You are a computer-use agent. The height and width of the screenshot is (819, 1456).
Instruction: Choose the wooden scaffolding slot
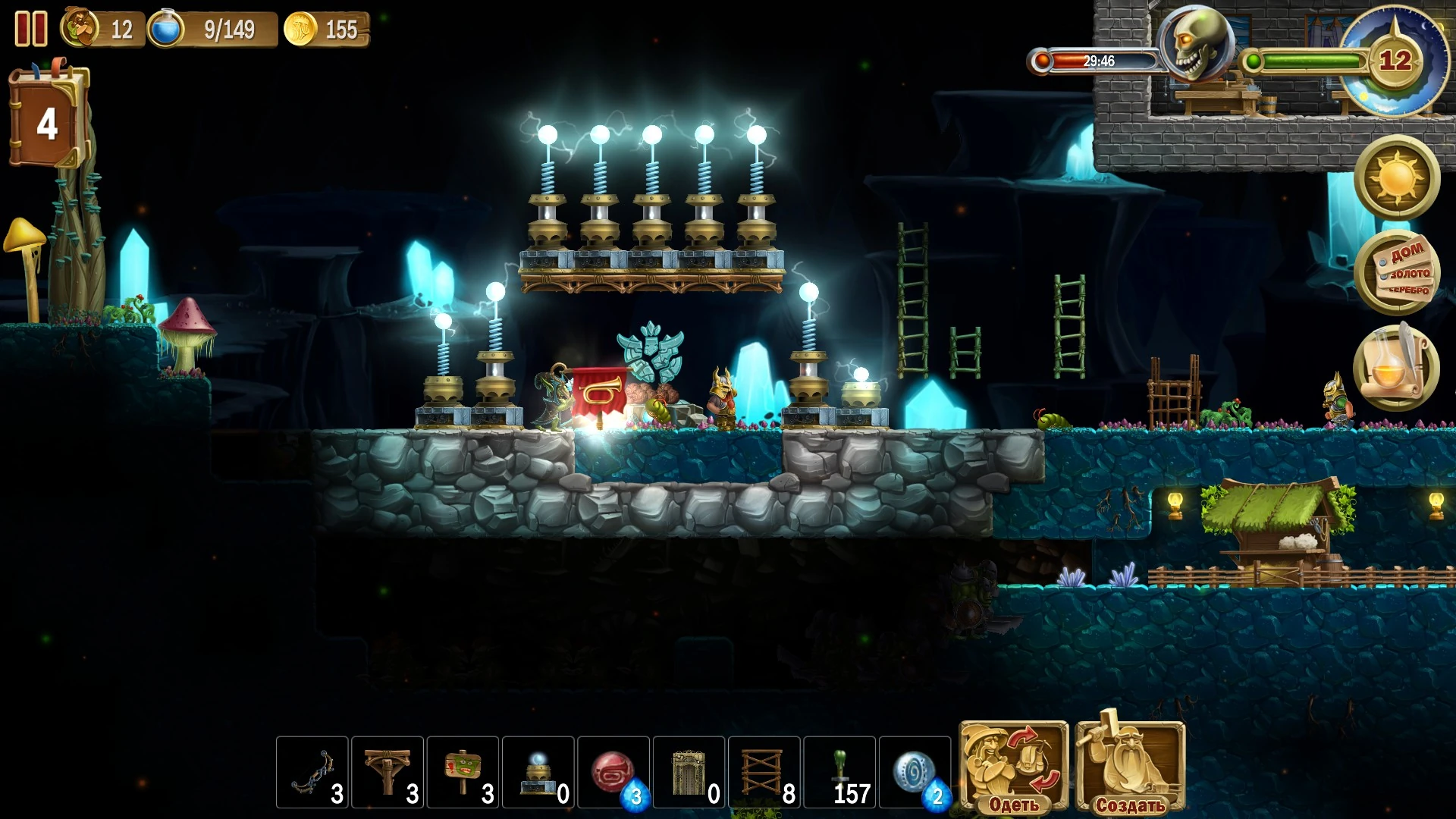click(x=764, y=772)
